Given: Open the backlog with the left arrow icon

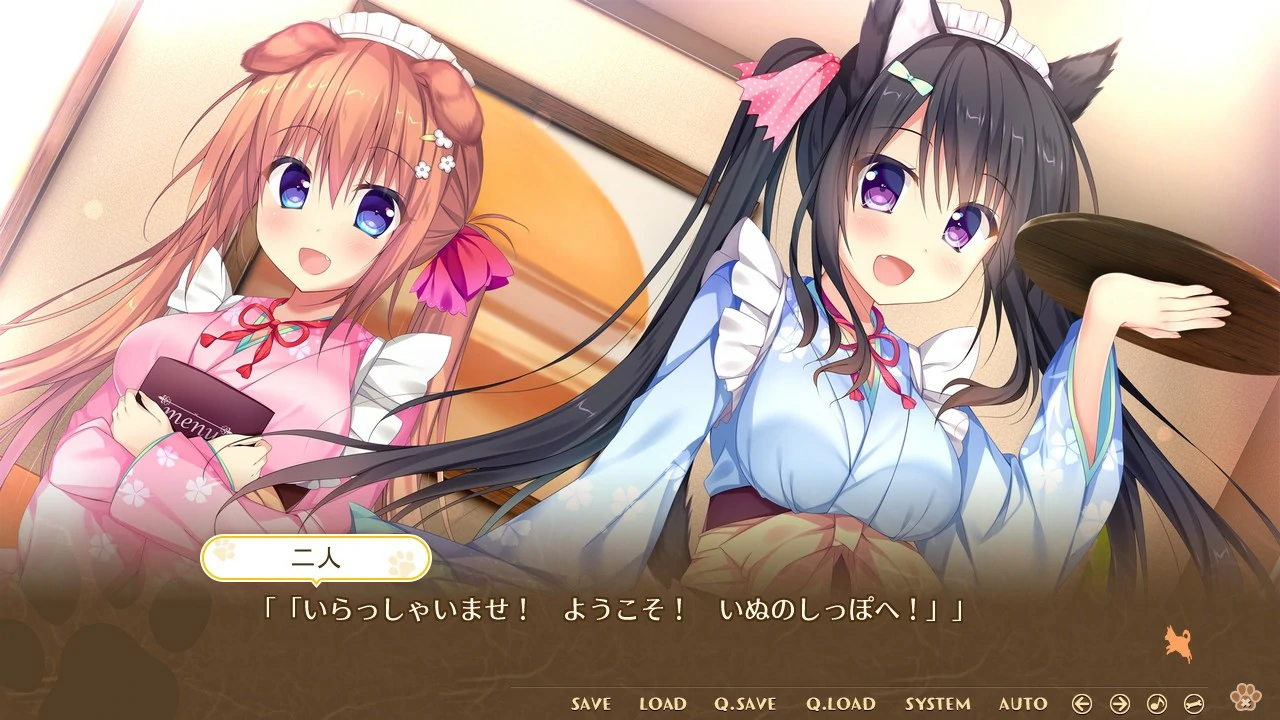Looking at the screenshot, I should tap(1082, 703).
